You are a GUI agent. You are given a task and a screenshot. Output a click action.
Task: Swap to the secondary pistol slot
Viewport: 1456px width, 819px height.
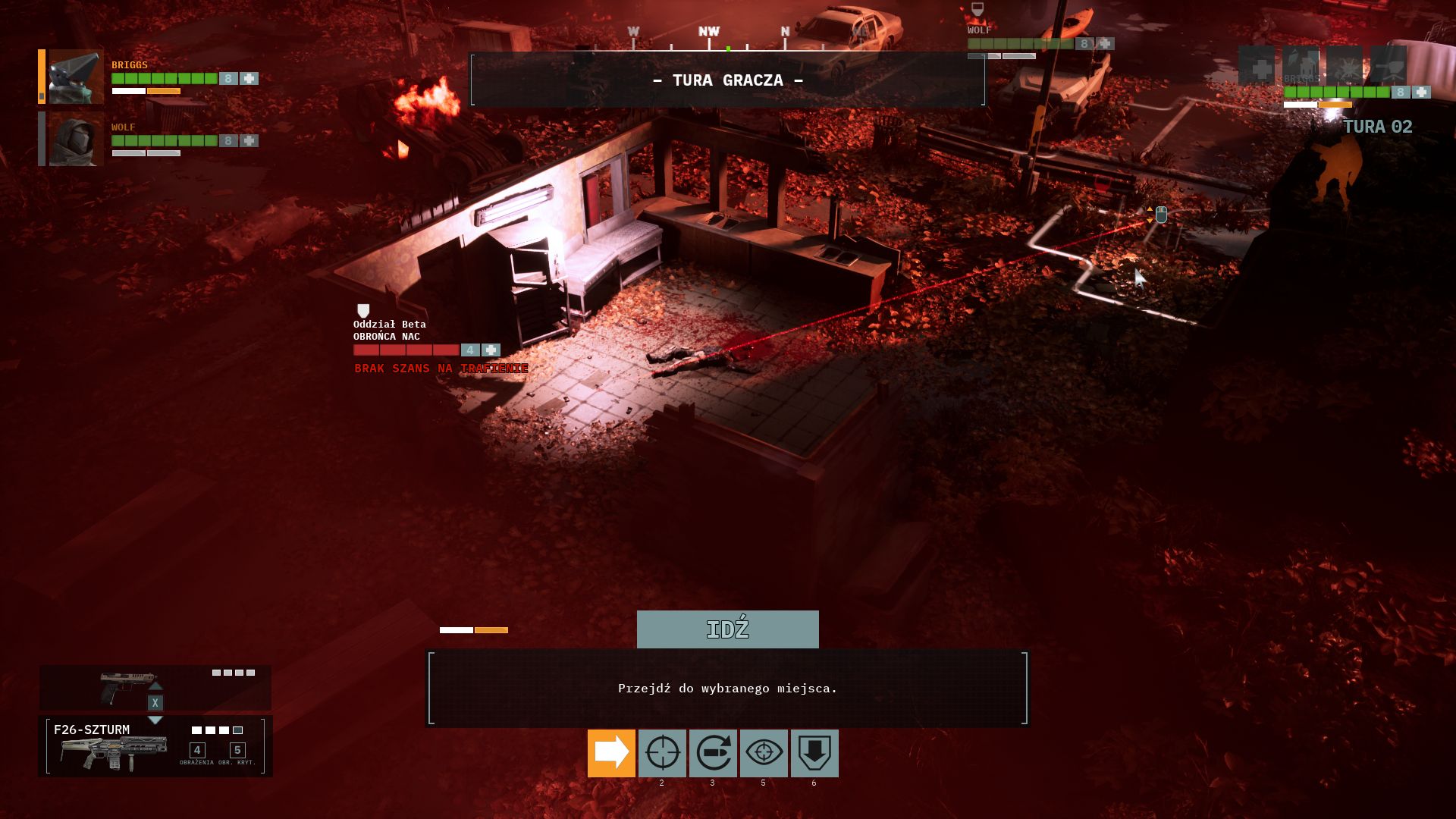pyautogui.click(x=155, y=687)
